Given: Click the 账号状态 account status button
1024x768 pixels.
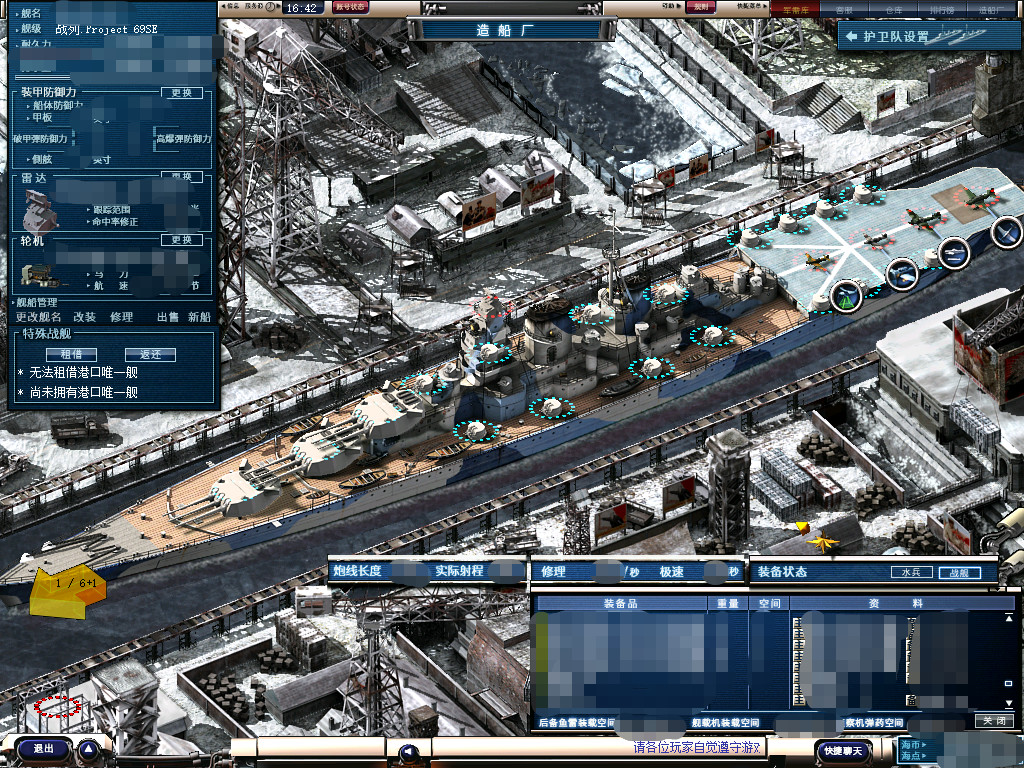Looking at the screenshot, I should [x=350, y=8].
